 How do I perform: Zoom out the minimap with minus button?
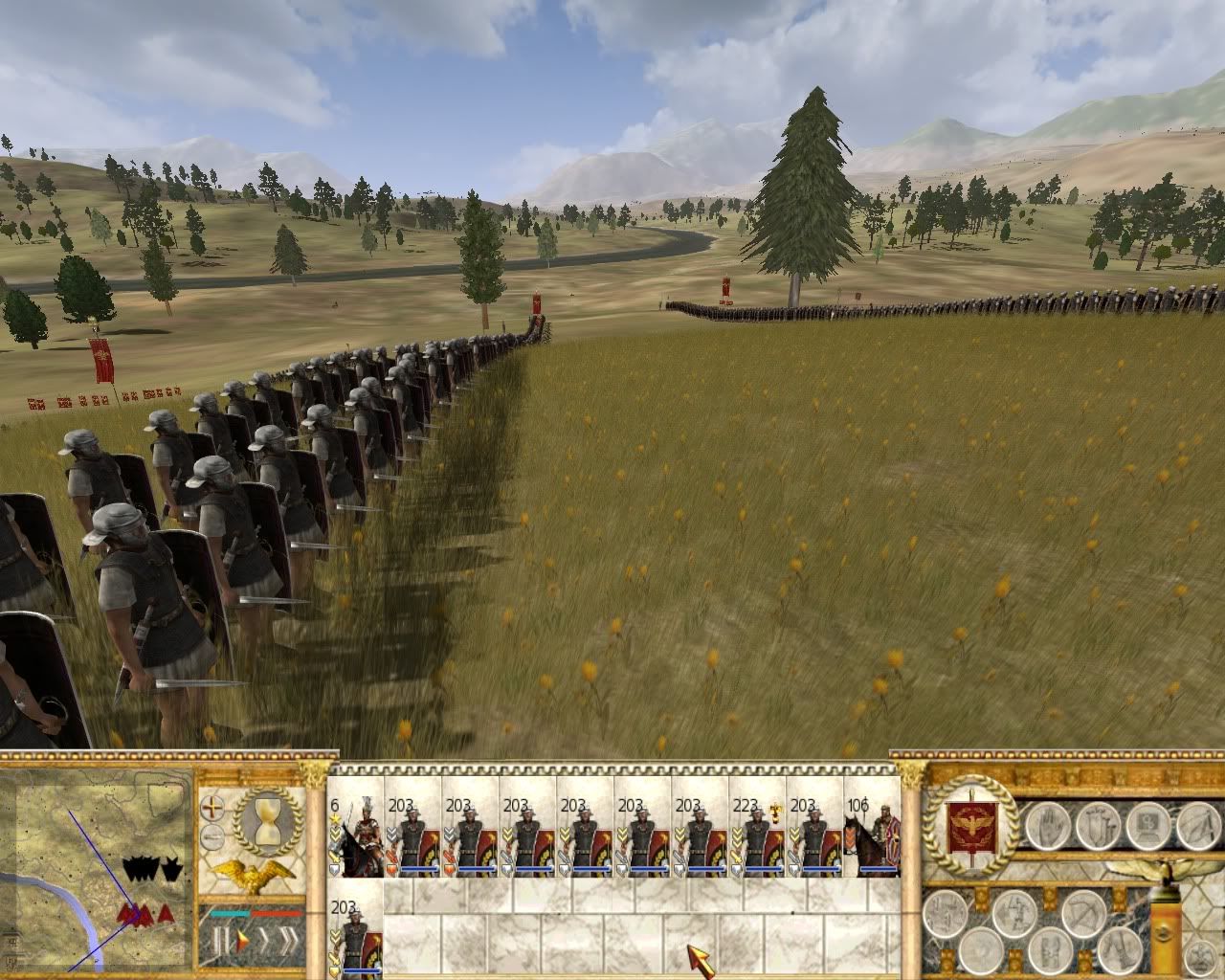click(212, 838)
